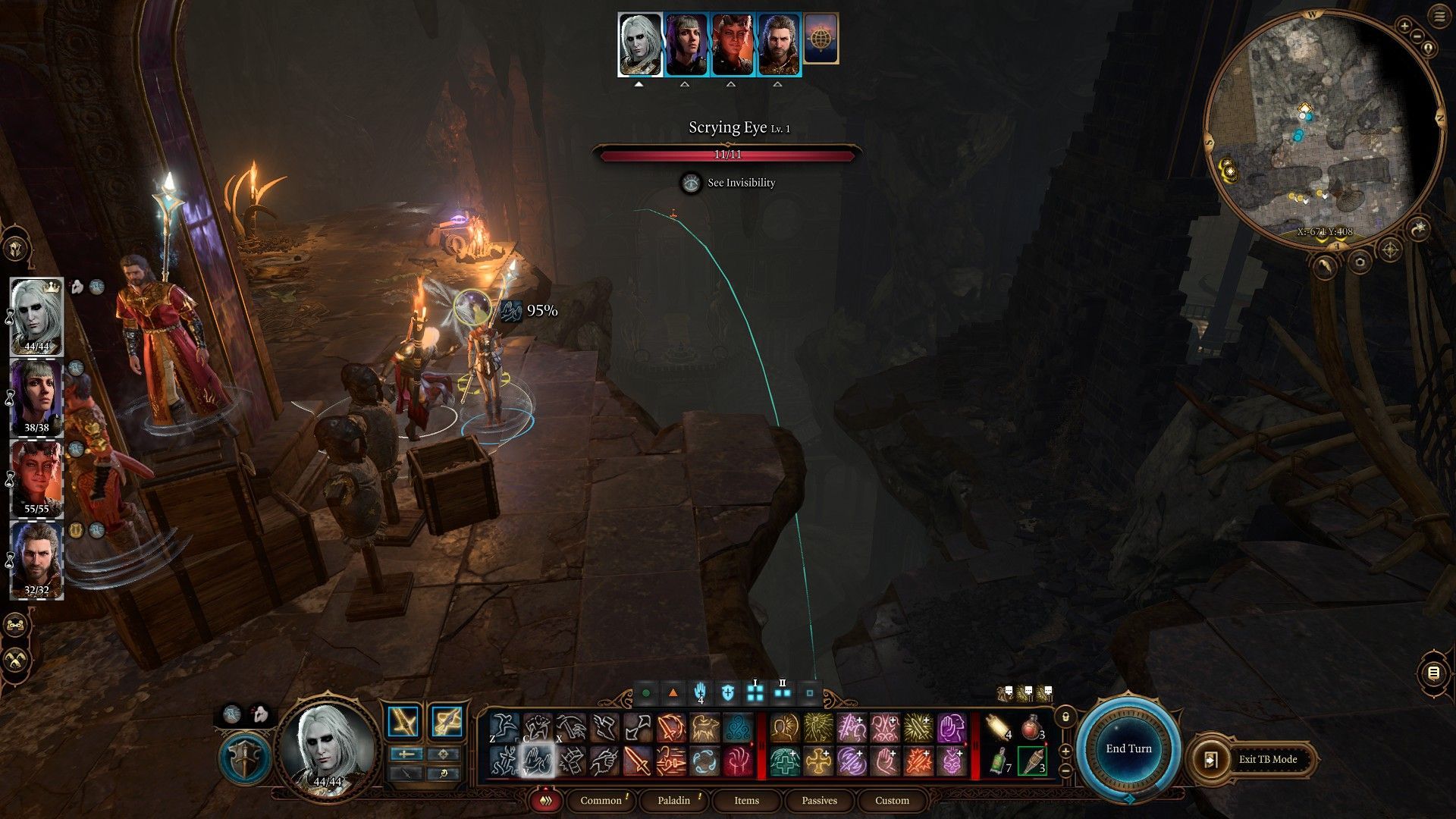Click Karlach's portrait in the turn order
Screen dimensions: 1456x819
(x=733, y=44)
